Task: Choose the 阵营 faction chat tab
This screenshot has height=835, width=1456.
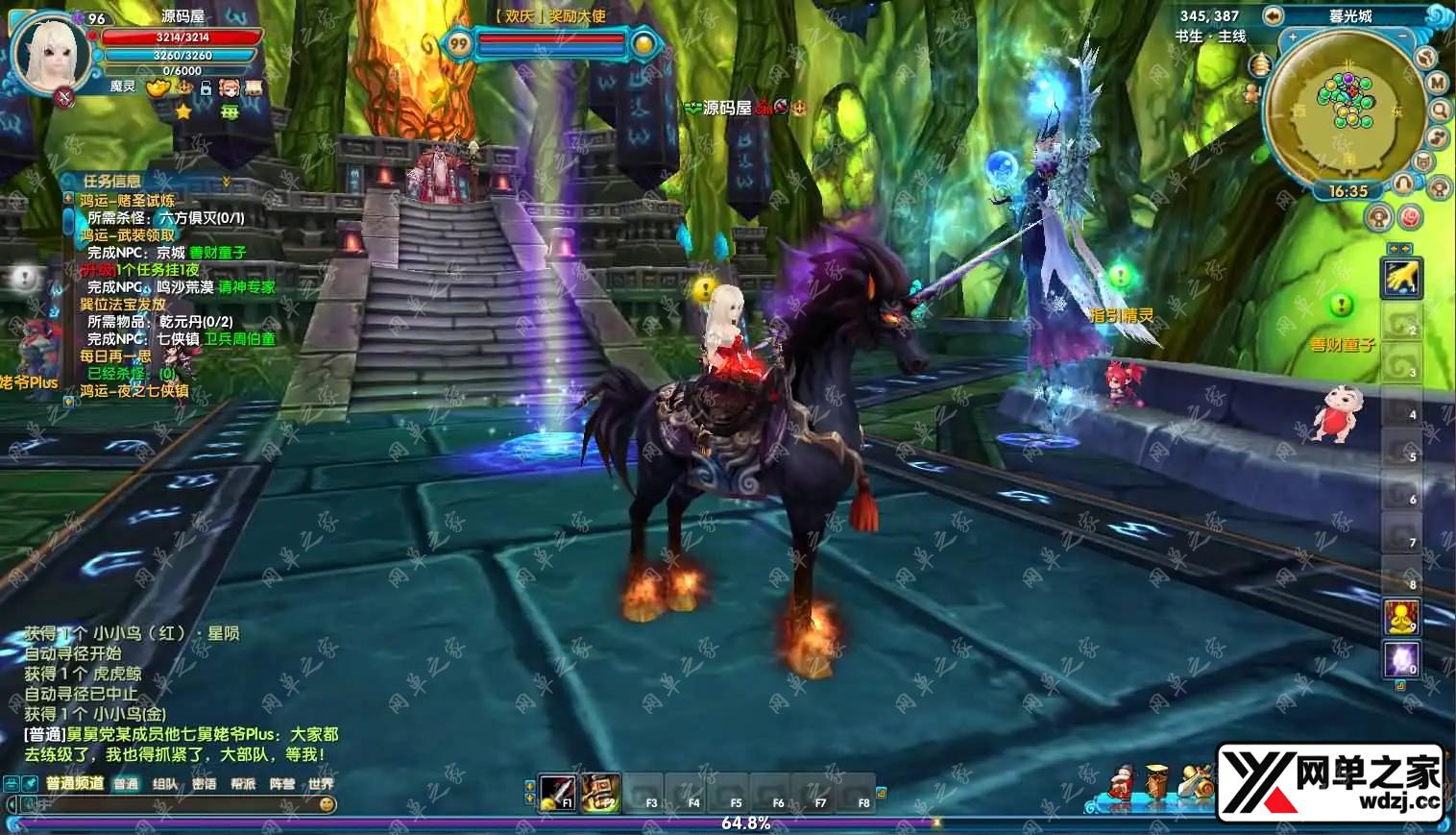Action: click(x=282, y=784)
